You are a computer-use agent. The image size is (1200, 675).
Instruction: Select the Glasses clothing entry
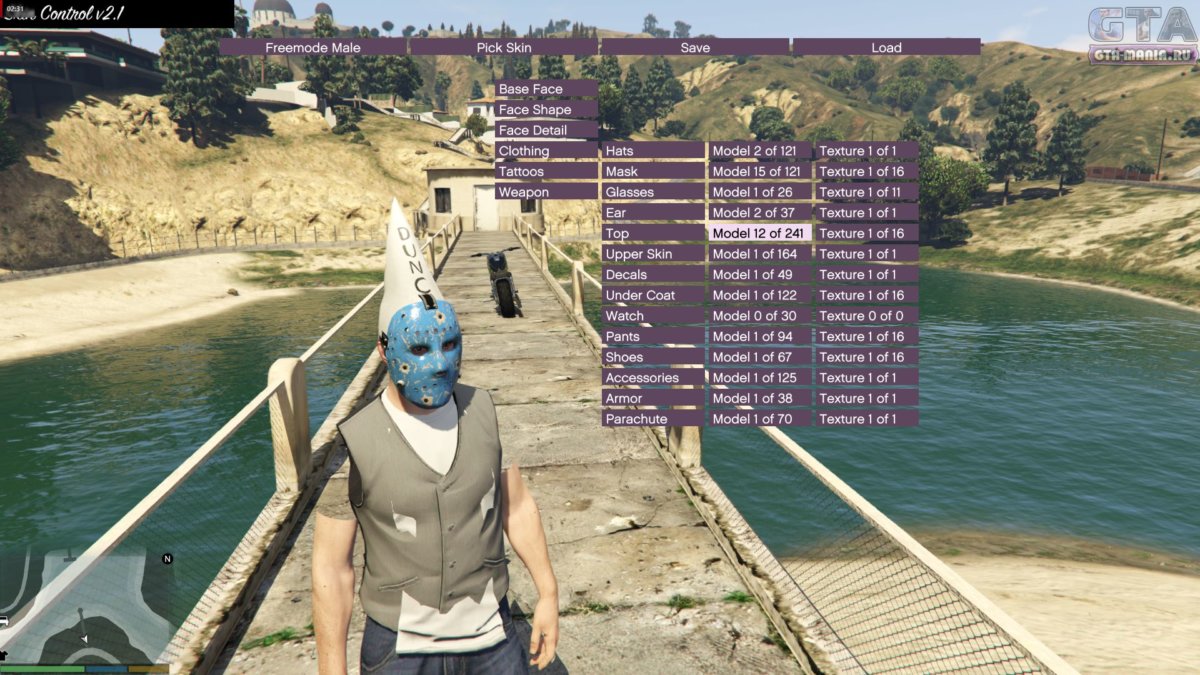pyautogui.click(x=653, y=192)
